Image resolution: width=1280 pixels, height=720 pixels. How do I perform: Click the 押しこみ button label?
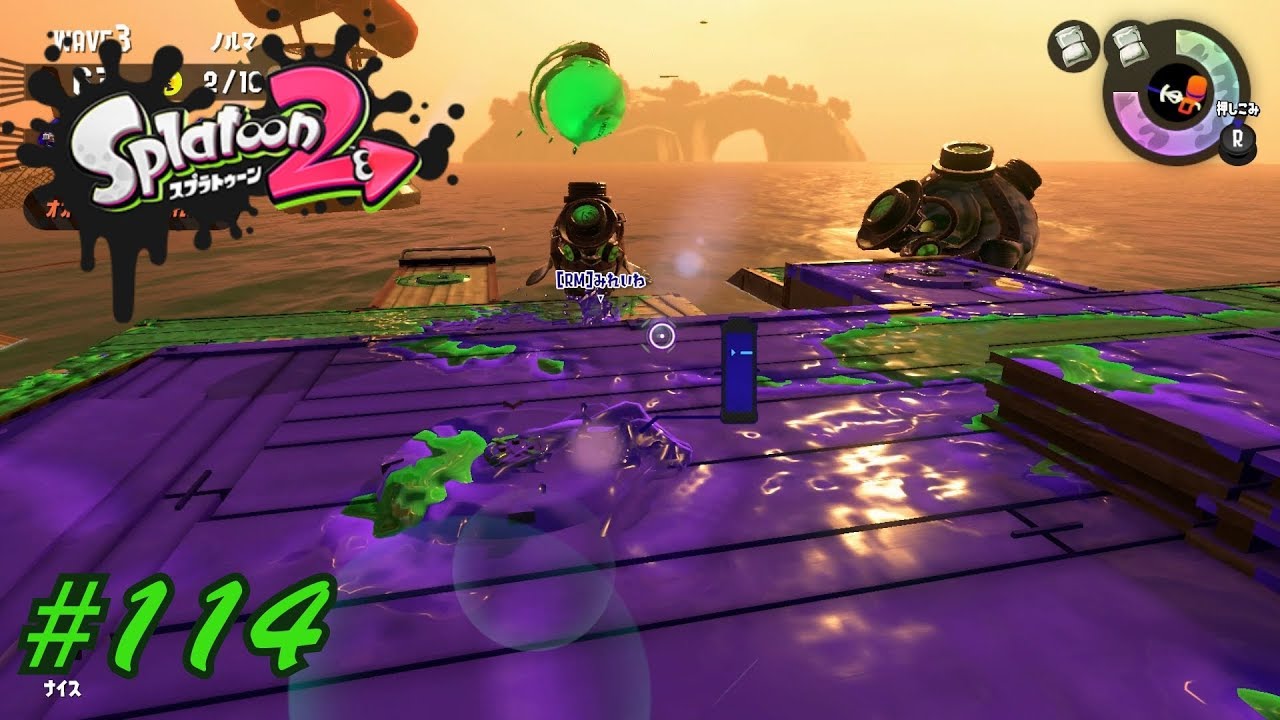[1238, 110]
